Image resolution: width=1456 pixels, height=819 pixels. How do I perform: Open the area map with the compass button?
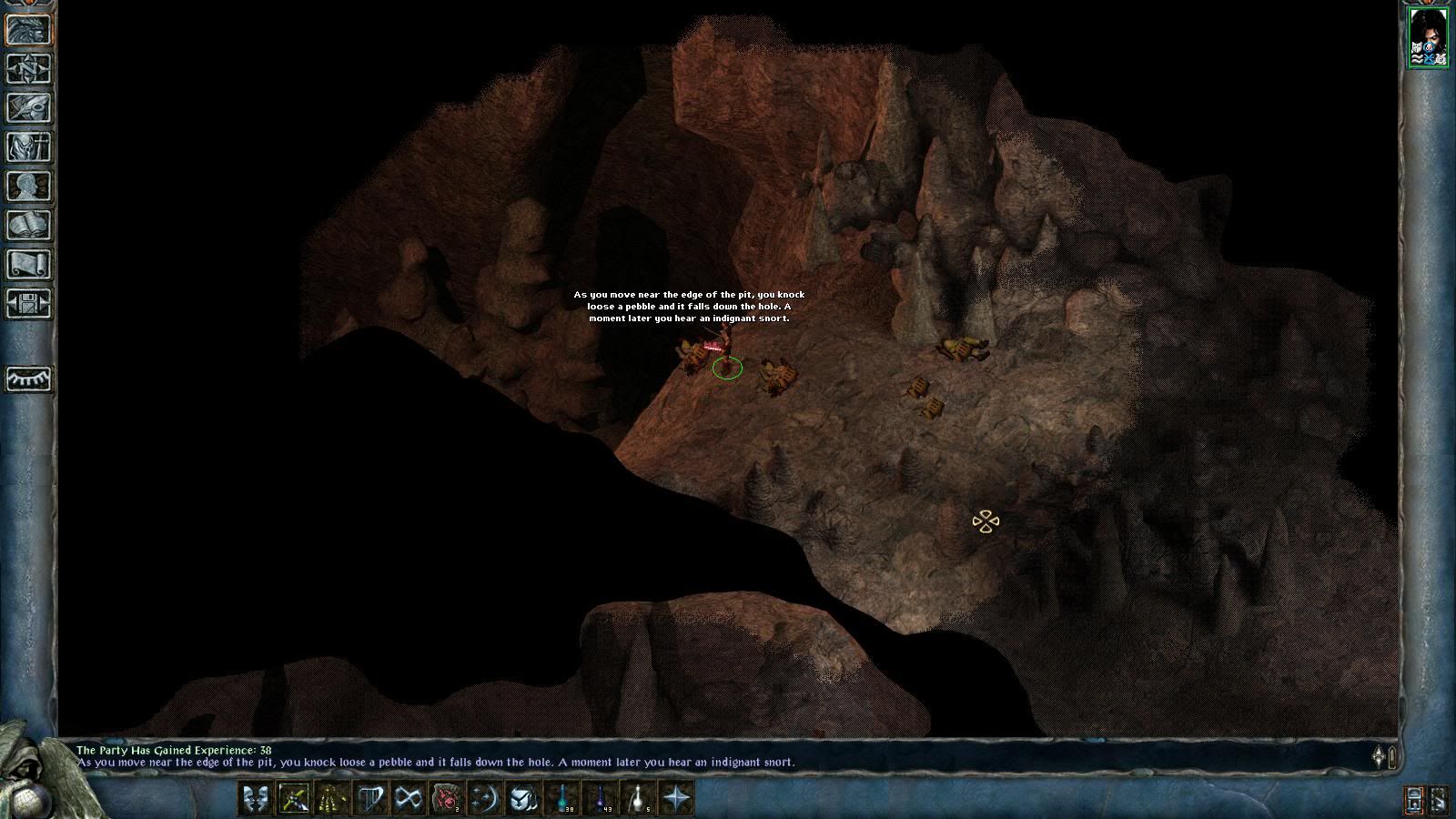point(28,68)
